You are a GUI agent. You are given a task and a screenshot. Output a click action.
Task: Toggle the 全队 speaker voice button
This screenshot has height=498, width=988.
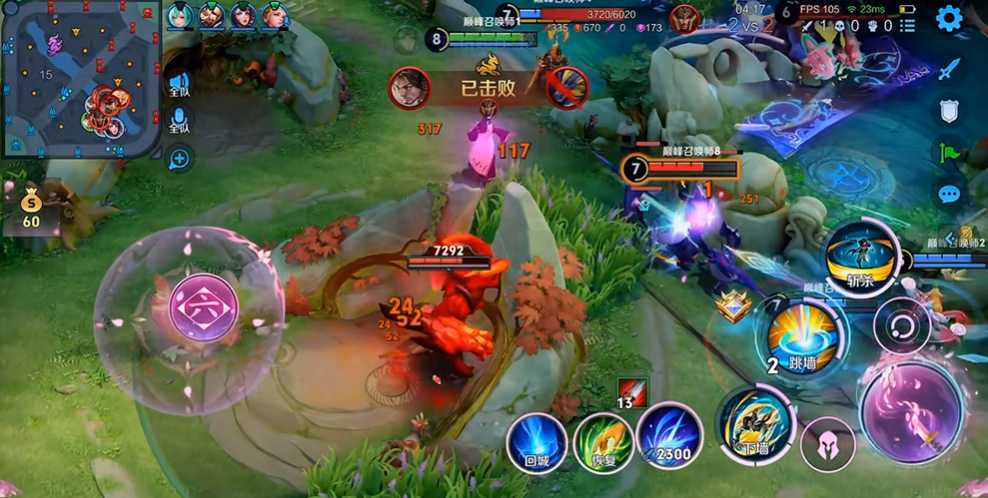[179, 84]
